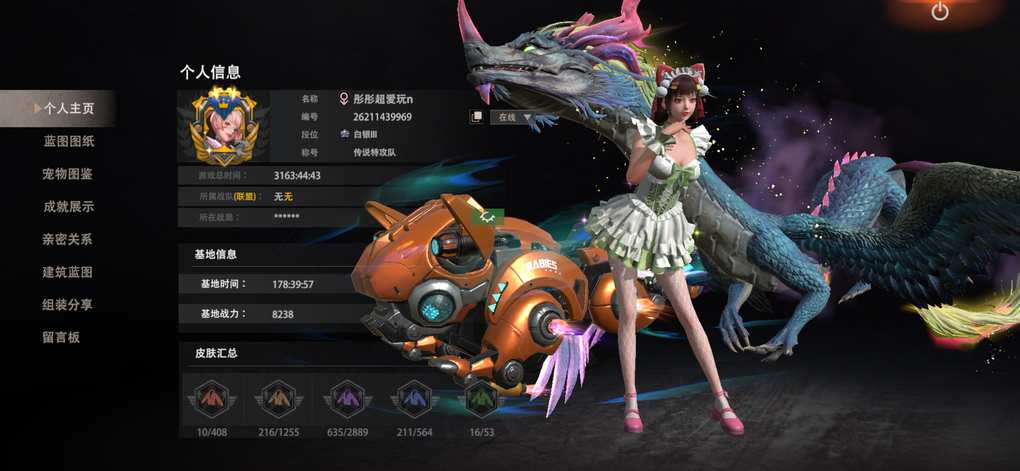1020x471 pixels.
Task: Open the 个人主页 profile page tab
Action: coord(67,108)
